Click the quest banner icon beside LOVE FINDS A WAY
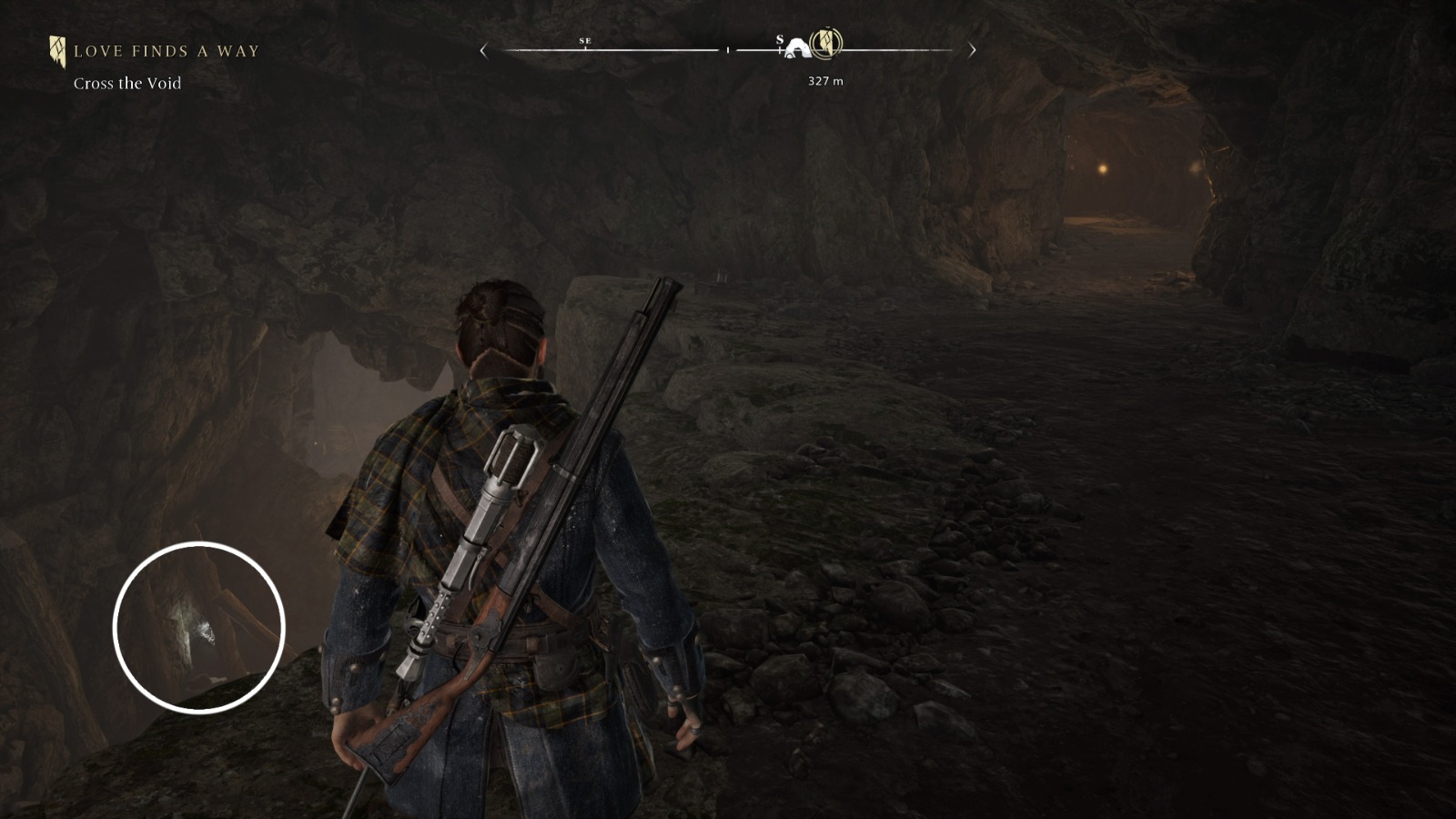The height and width of the screenshot is (819, 1456). pyautogui.click(x=56, y=50)
